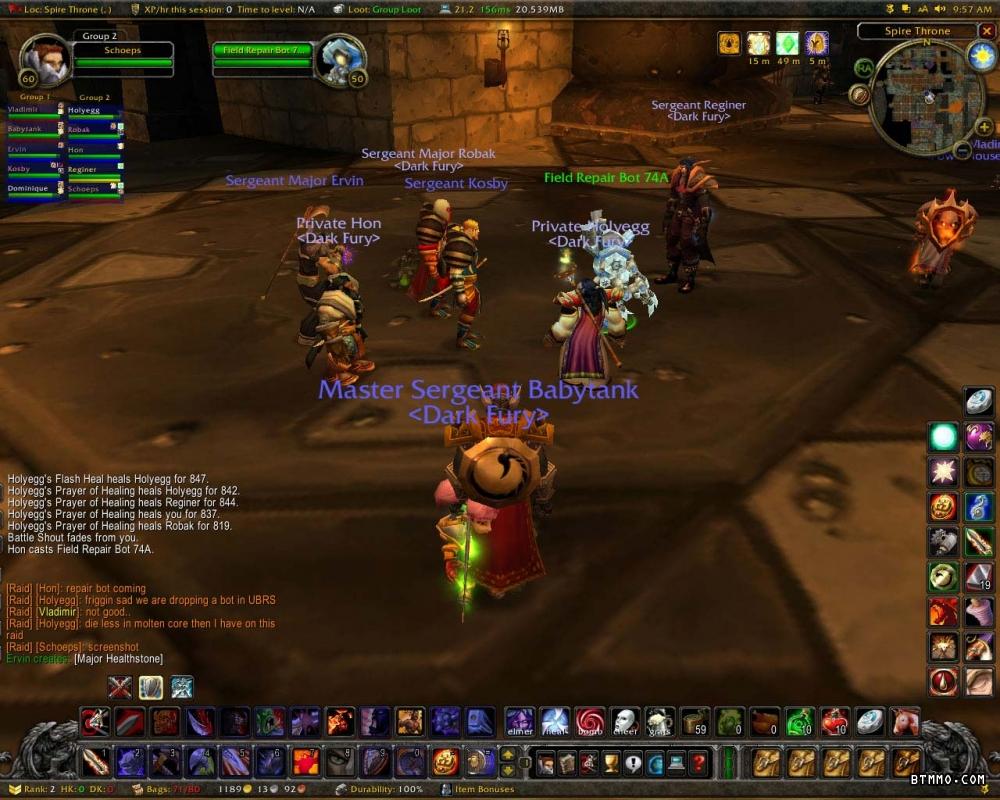Use the 'elimer' macro button

(520, 721)
